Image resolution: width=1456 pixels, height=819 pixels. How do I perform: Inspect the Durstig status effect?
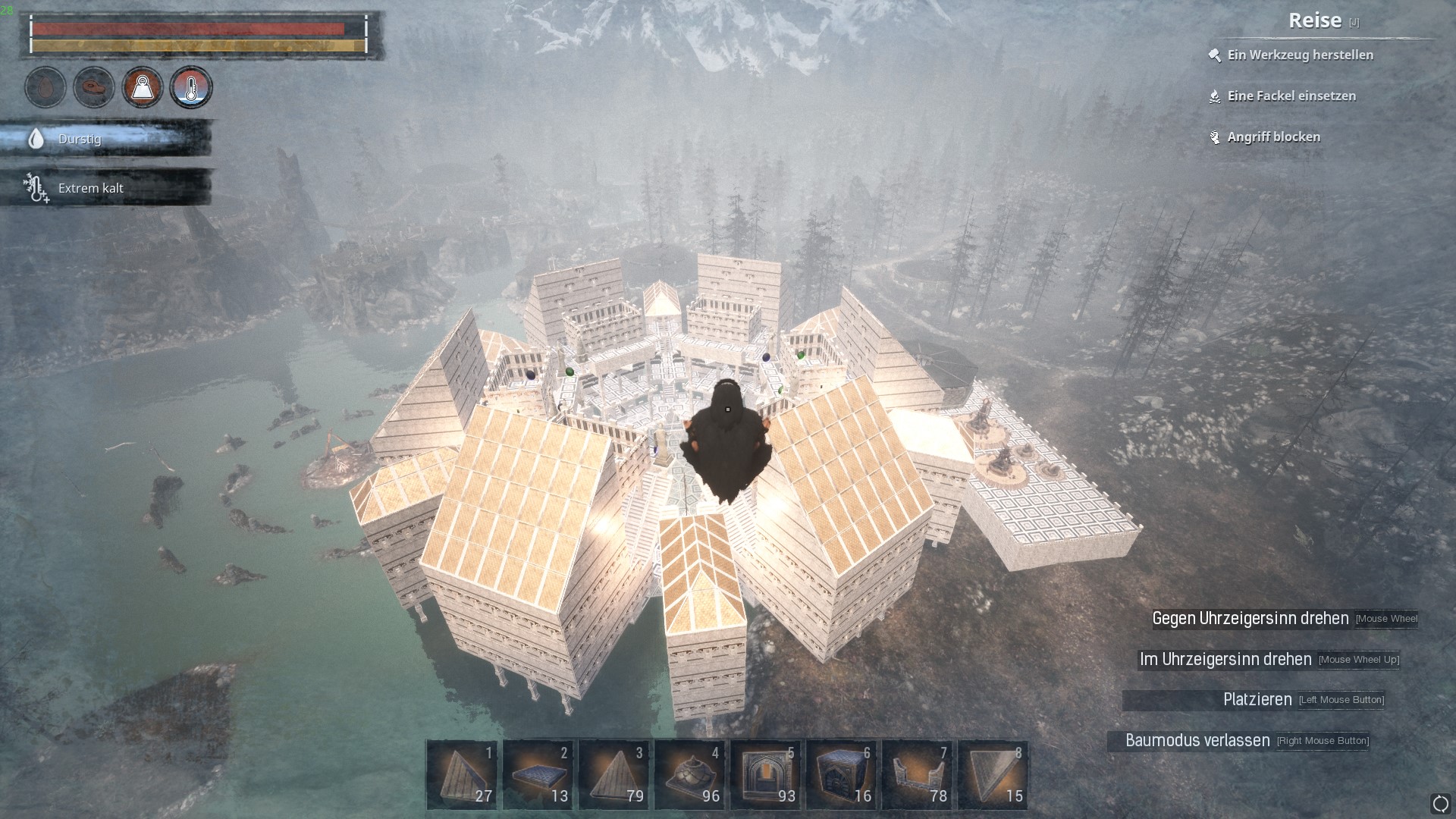[x=79, y=139]
